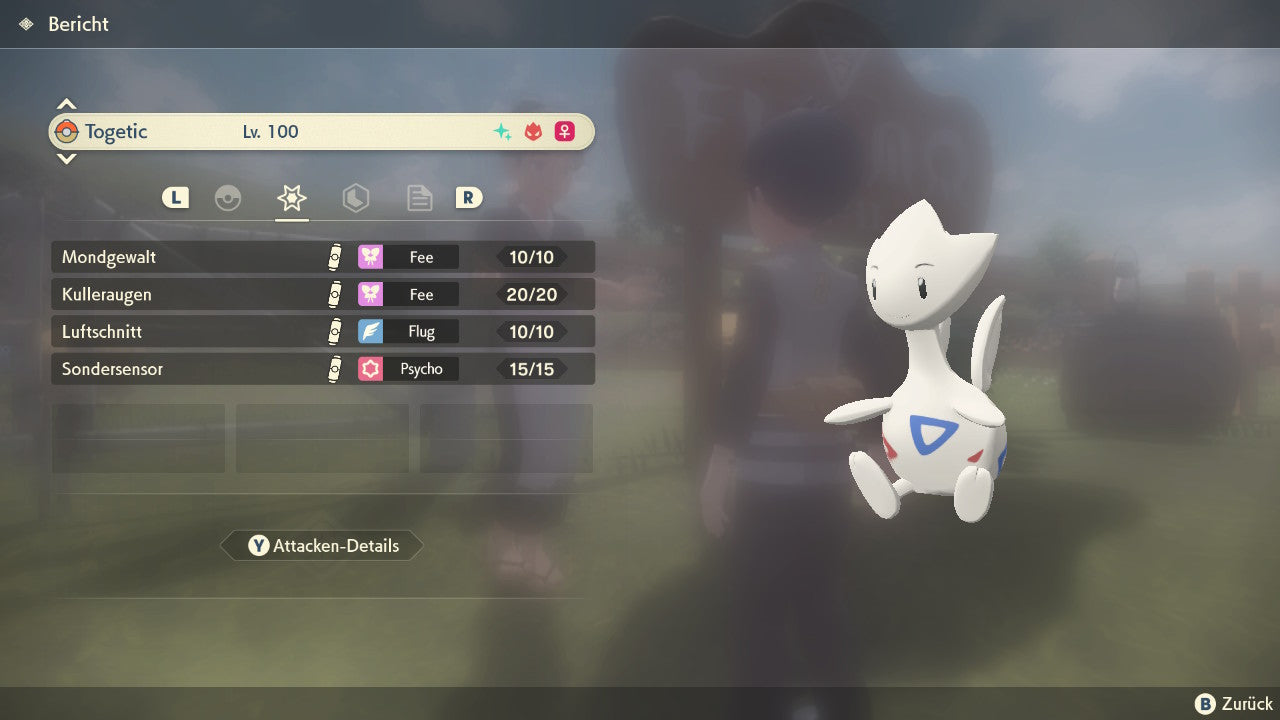
Task: Switch to the hexagon stats tab
Action: pos(355,198)
